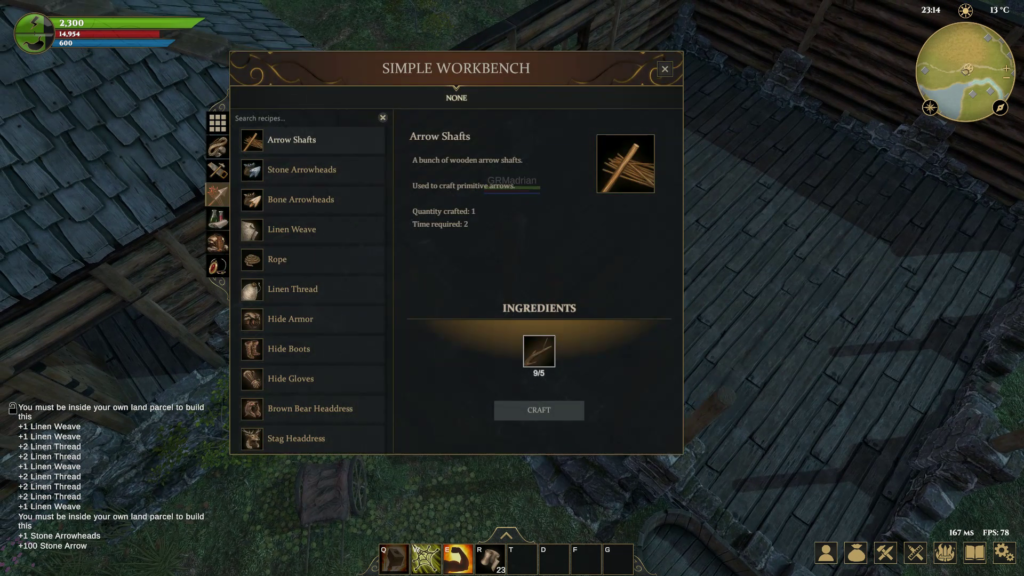Choose the Bone Arrowheads recipe
Image resolution: width=1024 pixels, height=576 pixels.
pos(312,200)
